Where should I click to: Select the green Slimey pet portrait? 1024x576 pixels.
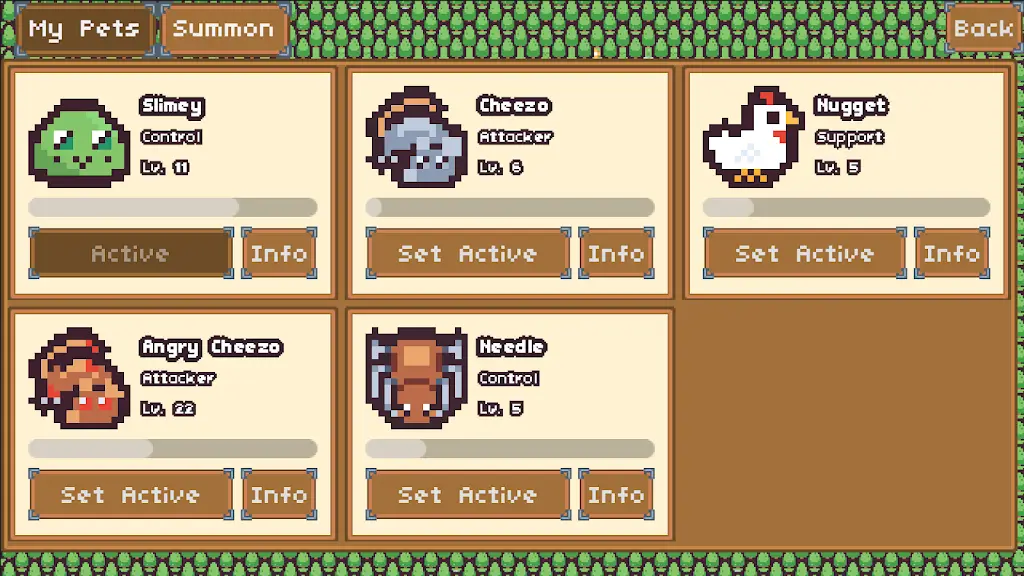pyautogui.click(x=79, y=143)
